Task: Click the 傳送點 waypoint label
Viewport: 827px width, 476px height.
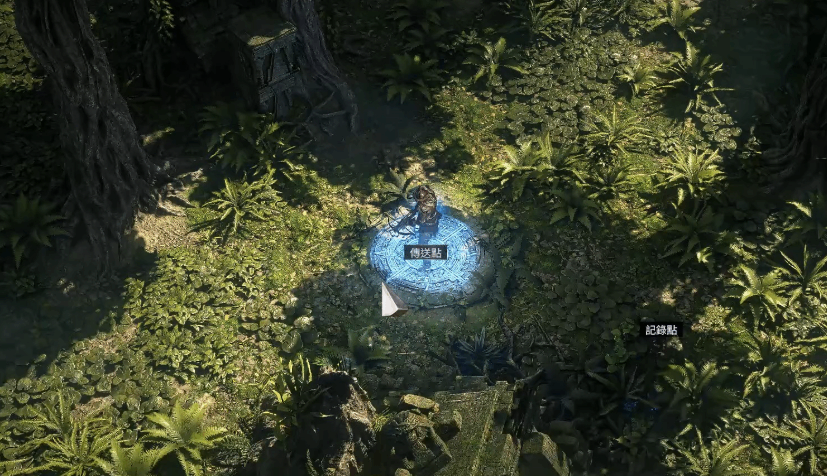Action: point(425,252)
